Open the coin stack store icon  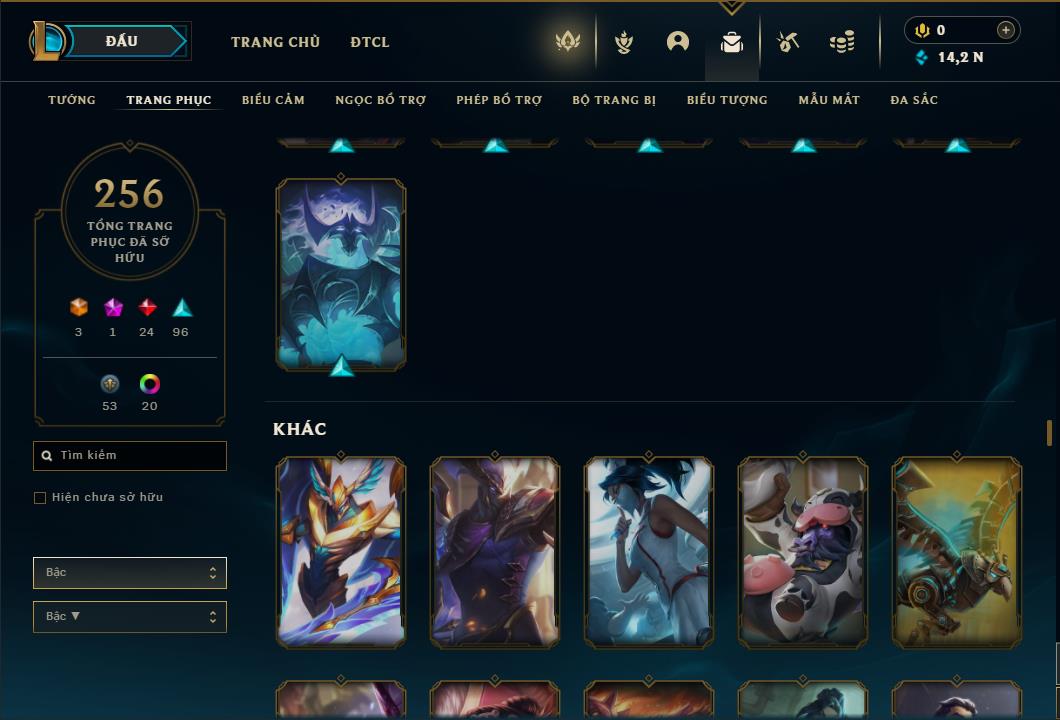(842, 42)
